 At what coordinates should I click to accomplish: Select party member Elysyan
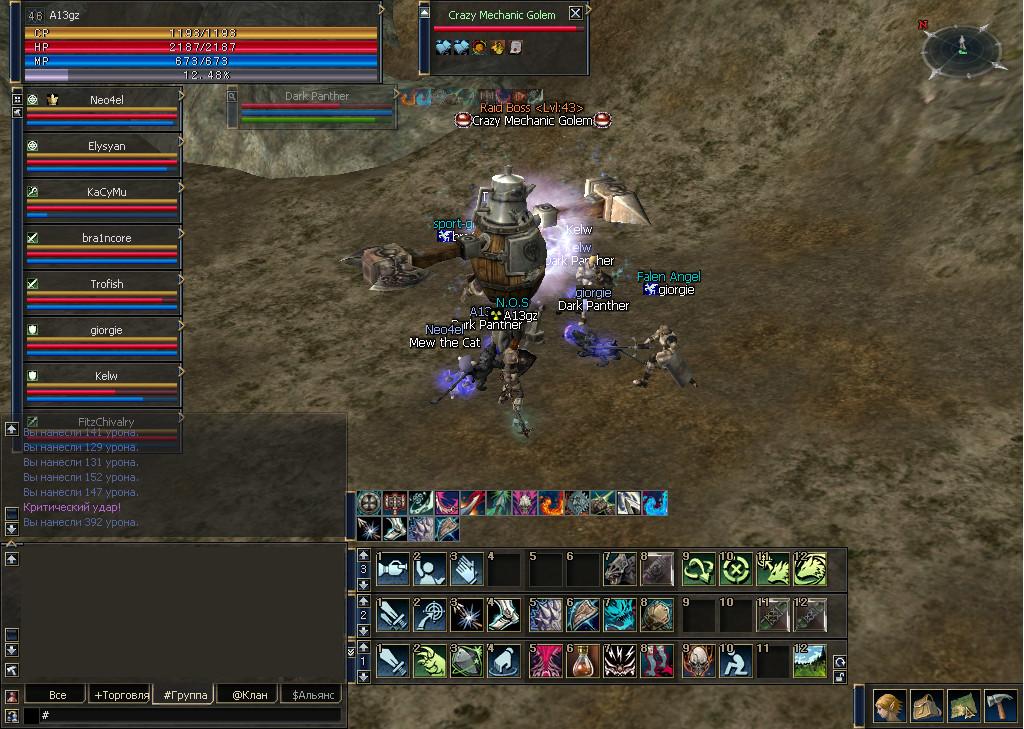click(x=104, y=146)
